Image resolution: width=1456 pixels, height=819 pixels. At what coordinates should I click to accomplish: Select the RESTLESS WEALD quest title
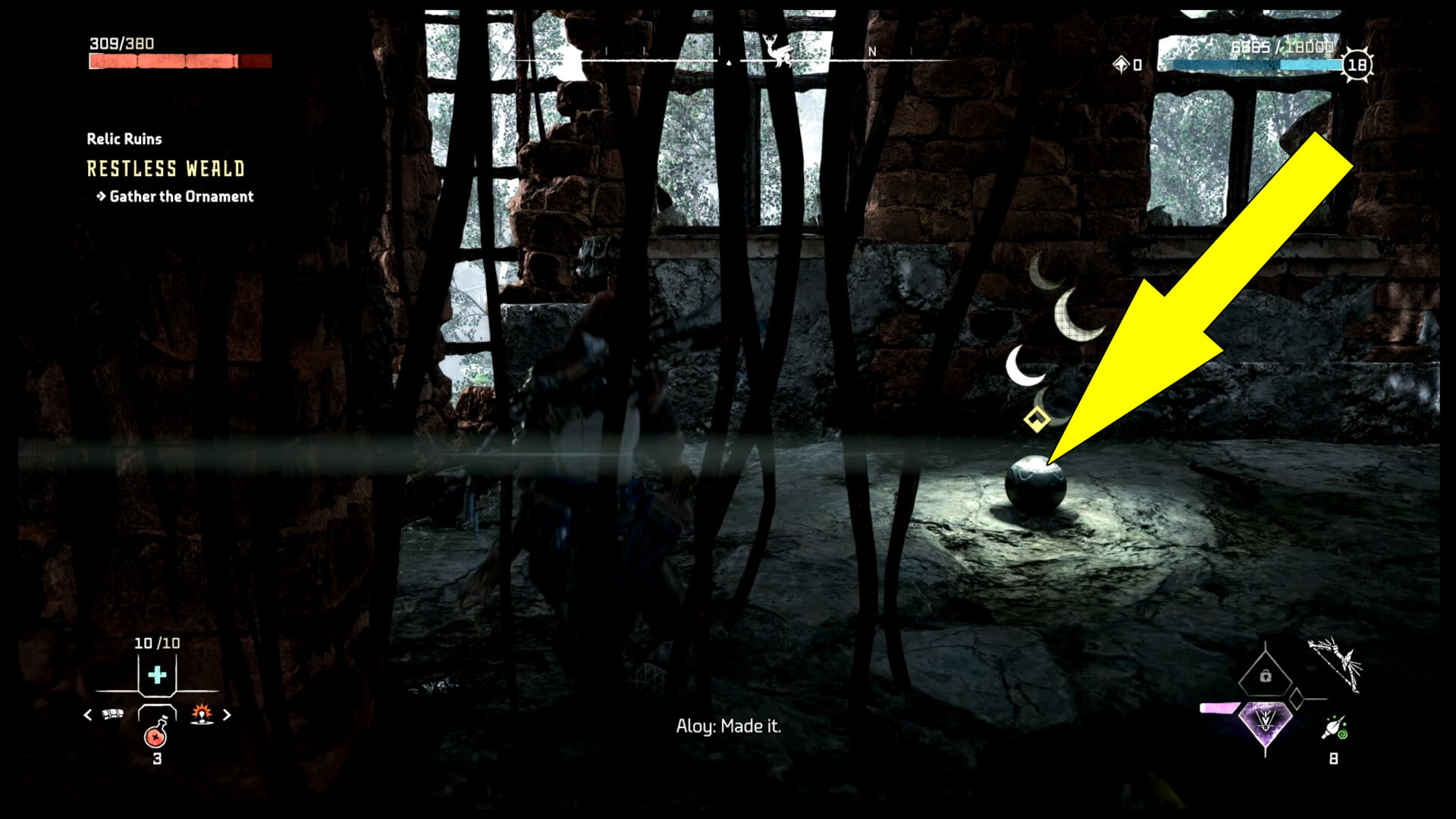click(165, 169)
